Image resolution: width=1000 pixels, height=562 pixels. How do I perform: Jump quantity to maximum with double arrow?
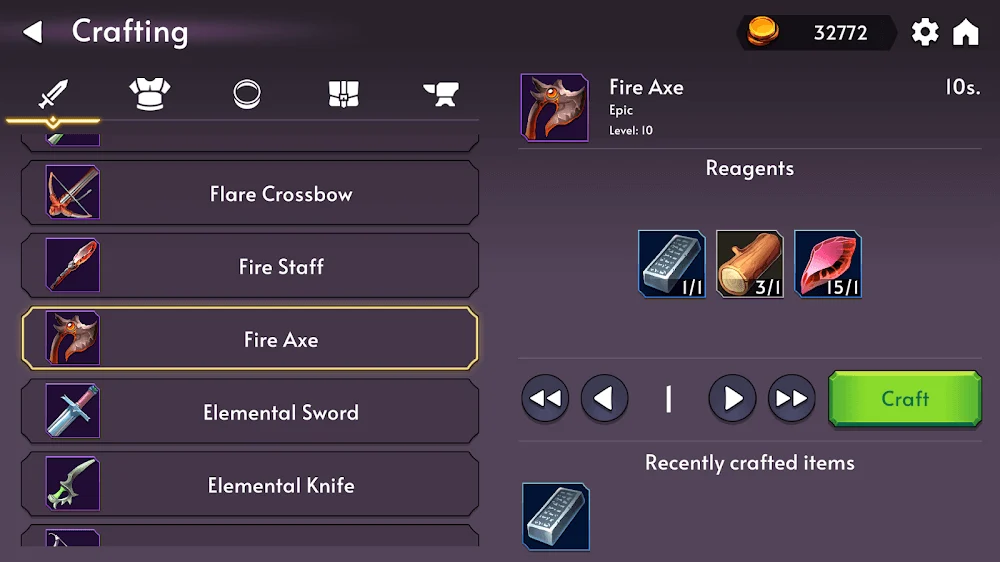[x=791, y=399]
